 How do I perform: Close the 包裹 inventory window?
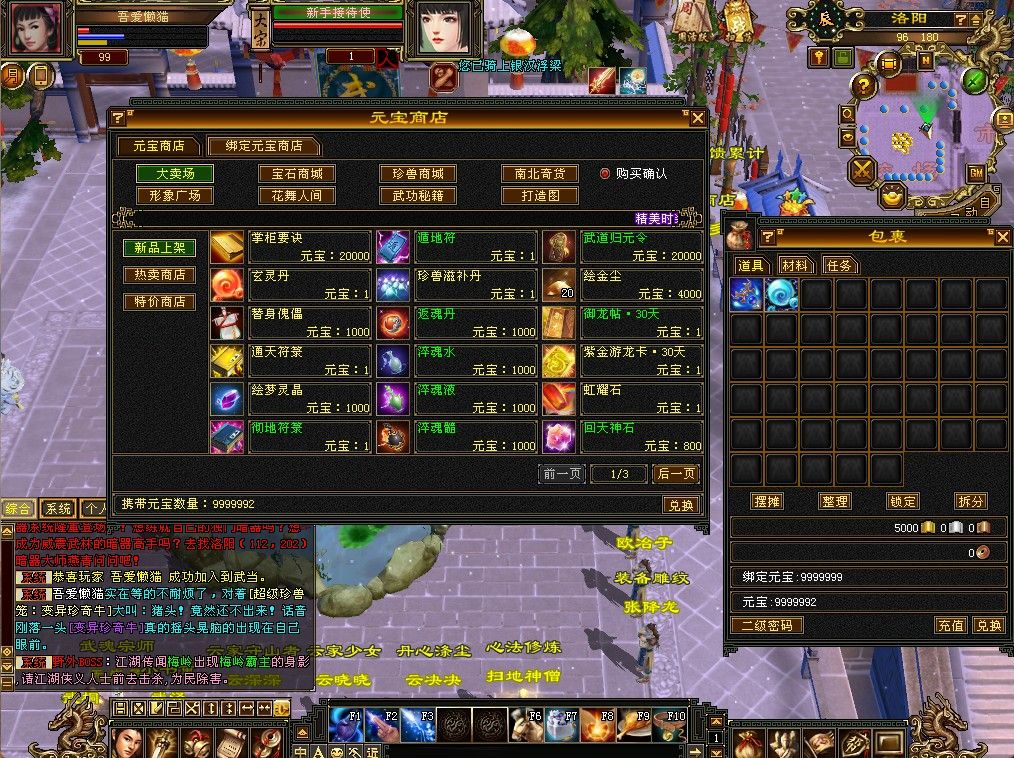click(x=1003, y=237)
